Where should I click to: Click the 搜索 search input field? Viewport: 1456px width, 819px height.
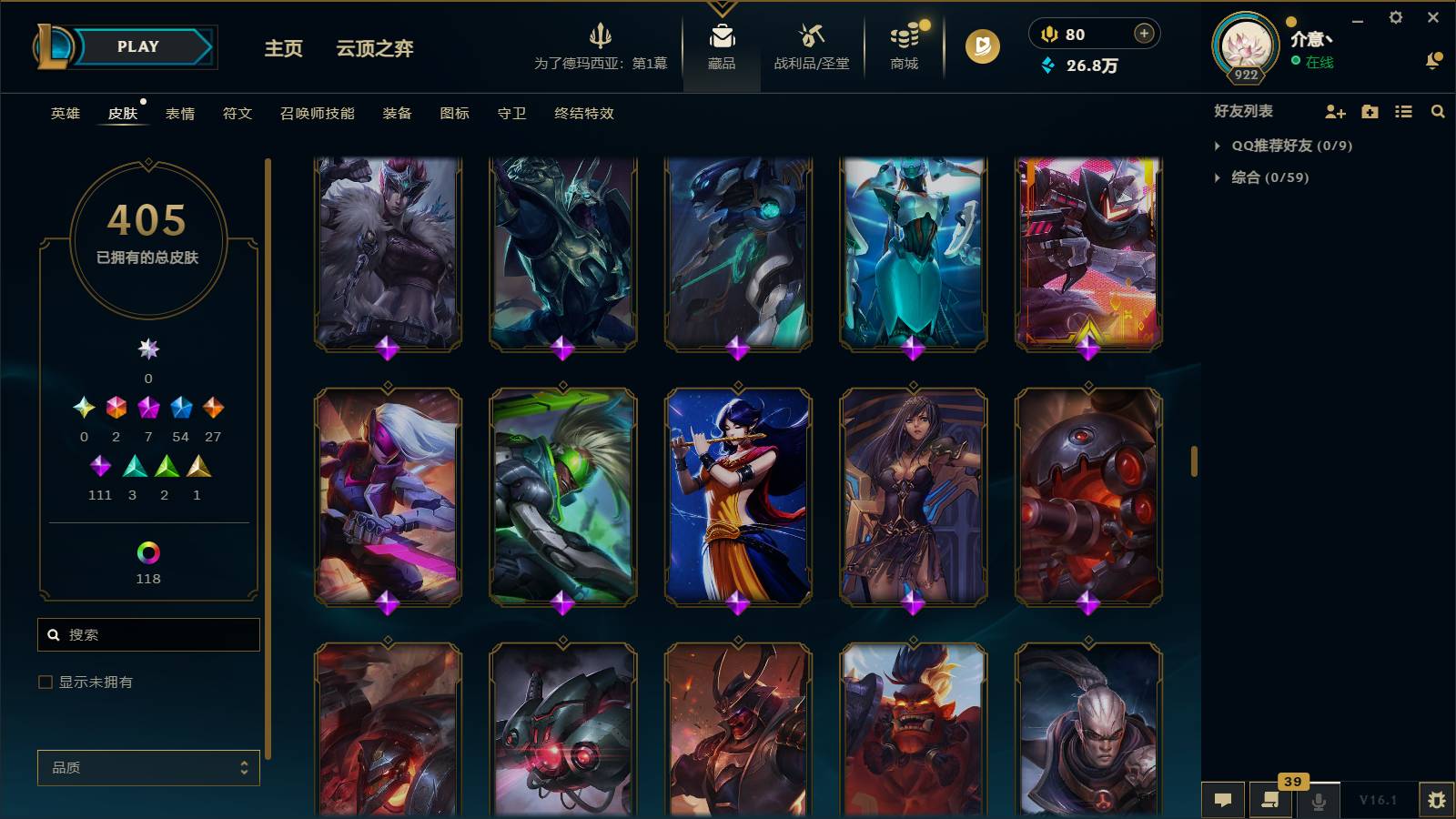[x=148, y=634]
